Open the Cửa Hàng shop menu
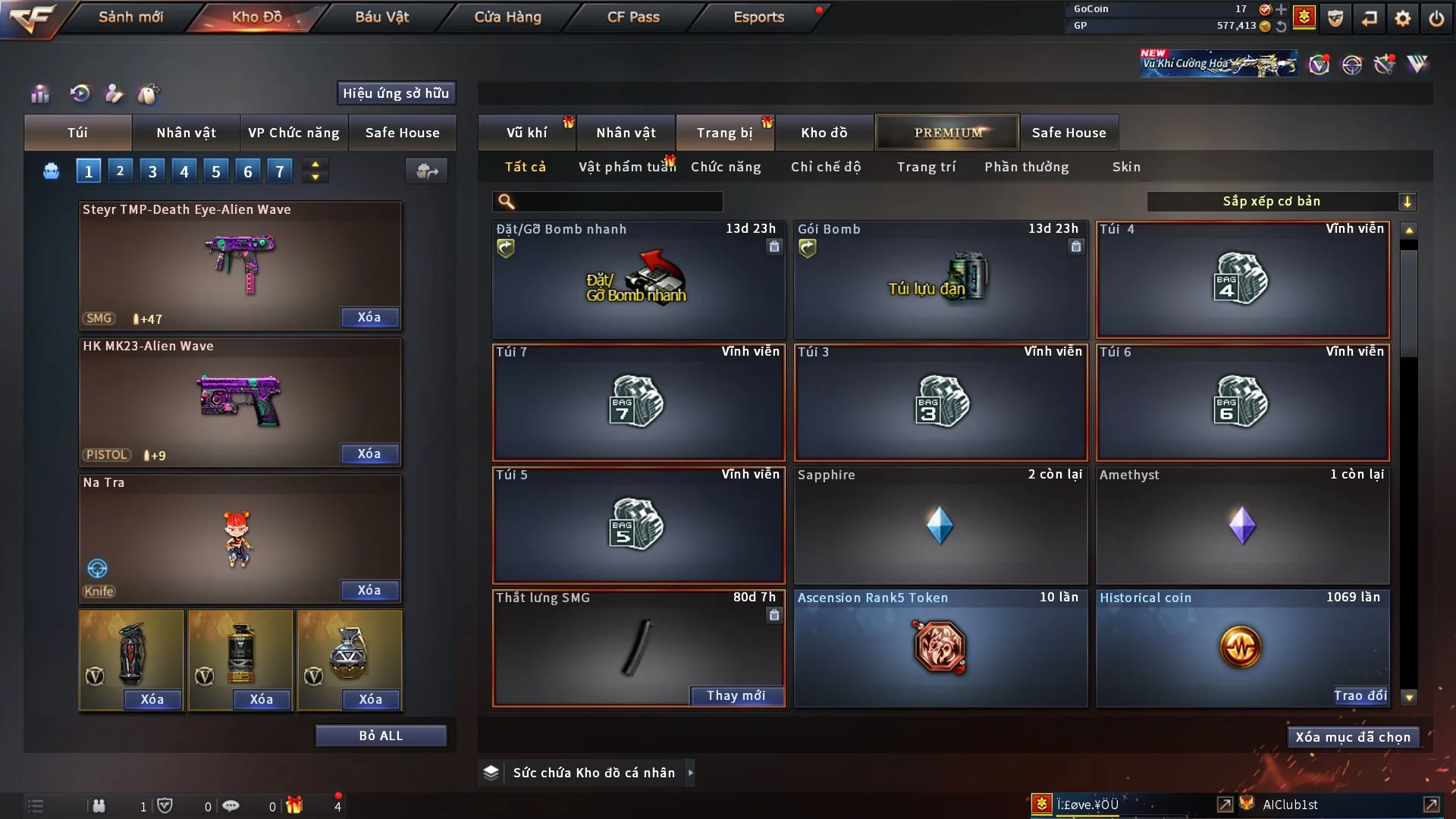This screenshot has width=1456, height=819. point(507,17)
